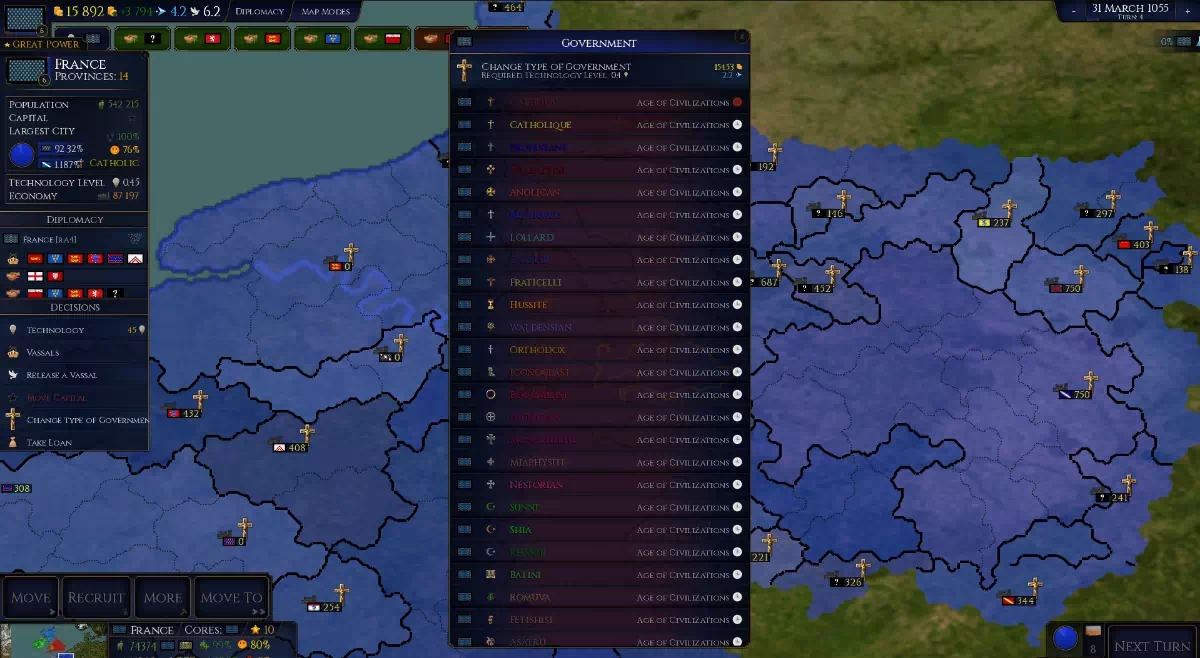Choose Anglican from the government list
Screen dimensions: 1200x658
[600, 192]
